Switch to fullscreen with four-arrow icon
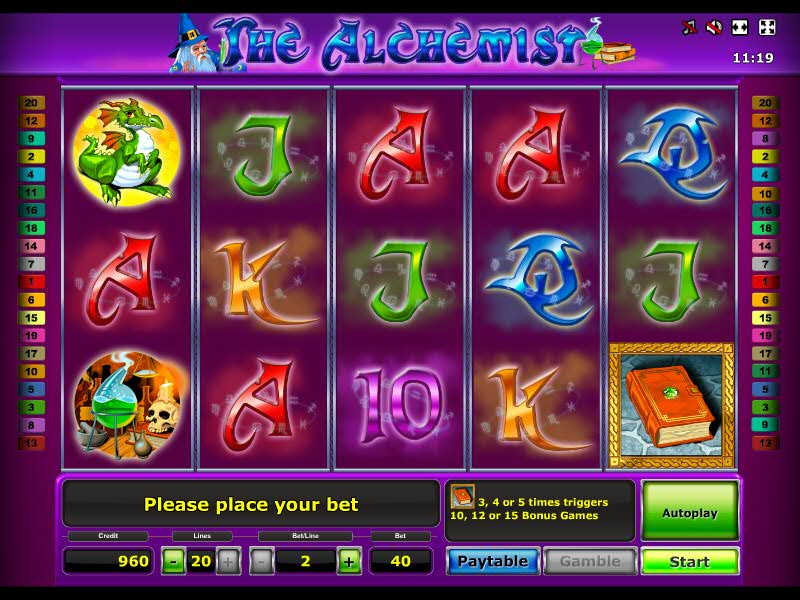 (767, 27)
